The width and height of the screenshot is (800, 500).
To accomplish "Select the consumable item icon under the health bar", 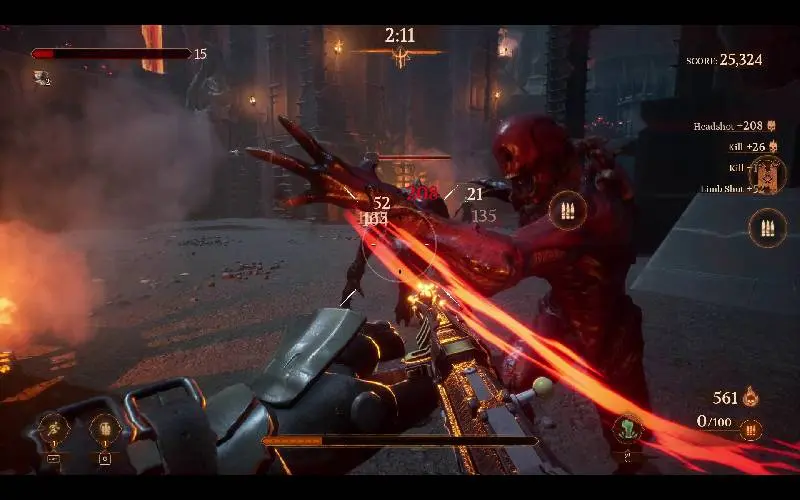I will (41, 76).
